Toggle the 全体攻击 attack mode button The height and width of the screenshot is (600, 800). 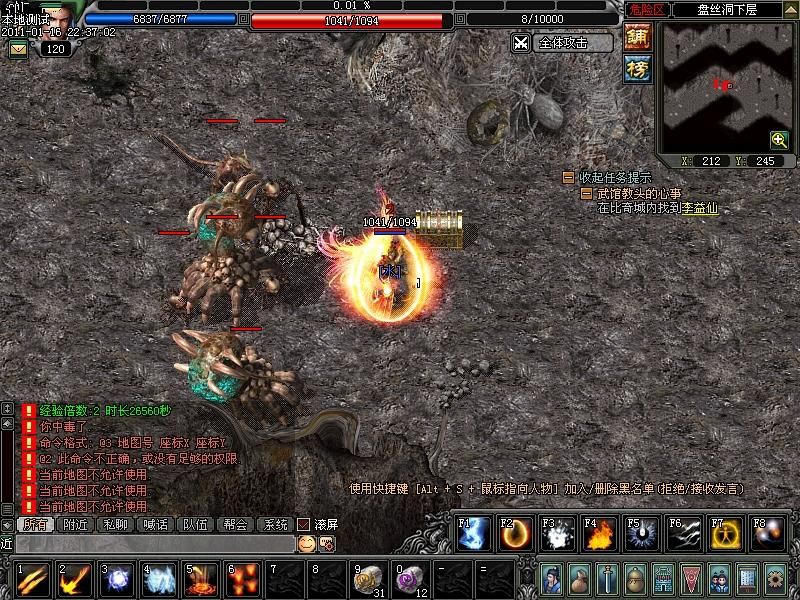[x=562, y=43]
